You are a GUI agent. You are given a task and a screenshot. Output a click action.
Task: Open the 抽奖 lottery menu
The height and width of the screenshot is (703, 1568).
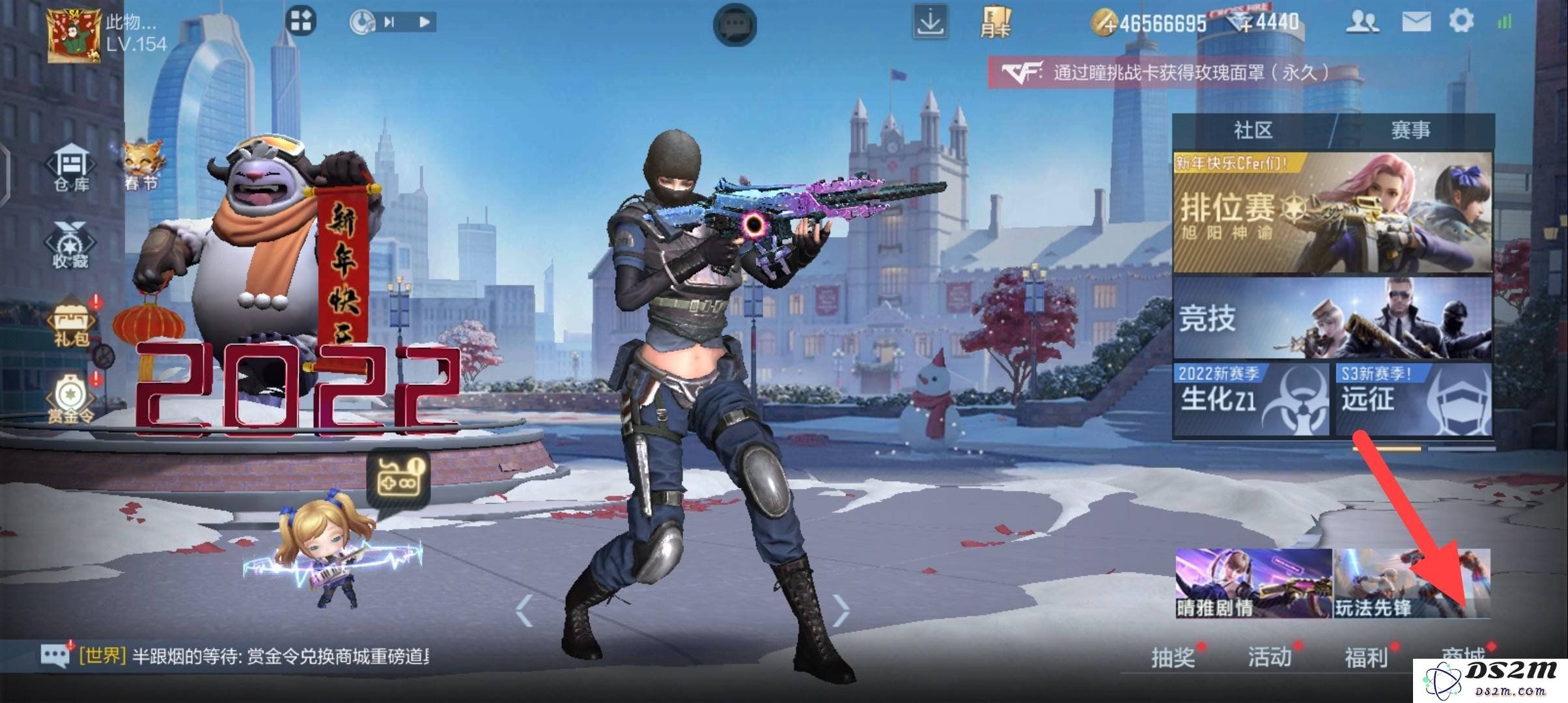tap(1173, 657)
